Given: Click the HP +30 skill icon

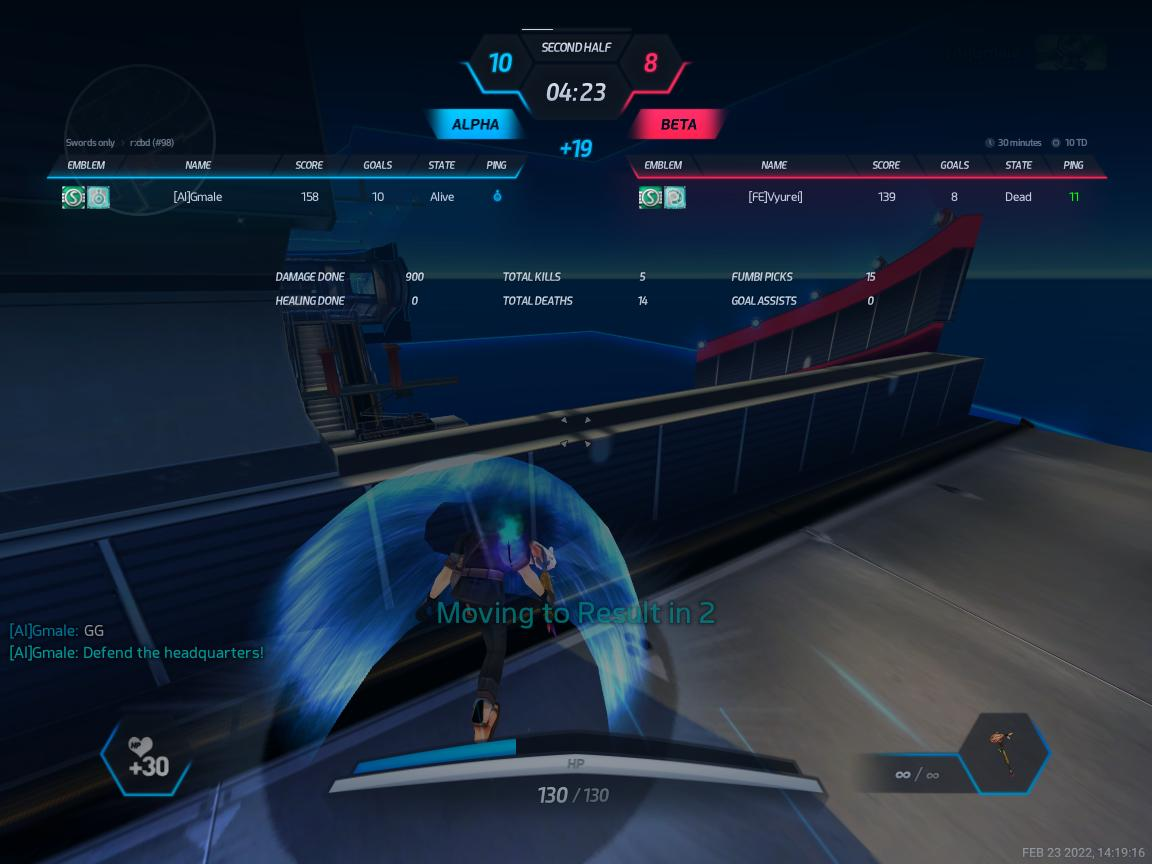Looking at the screenshot, I should pyautogui.click(x=147, y=758).
